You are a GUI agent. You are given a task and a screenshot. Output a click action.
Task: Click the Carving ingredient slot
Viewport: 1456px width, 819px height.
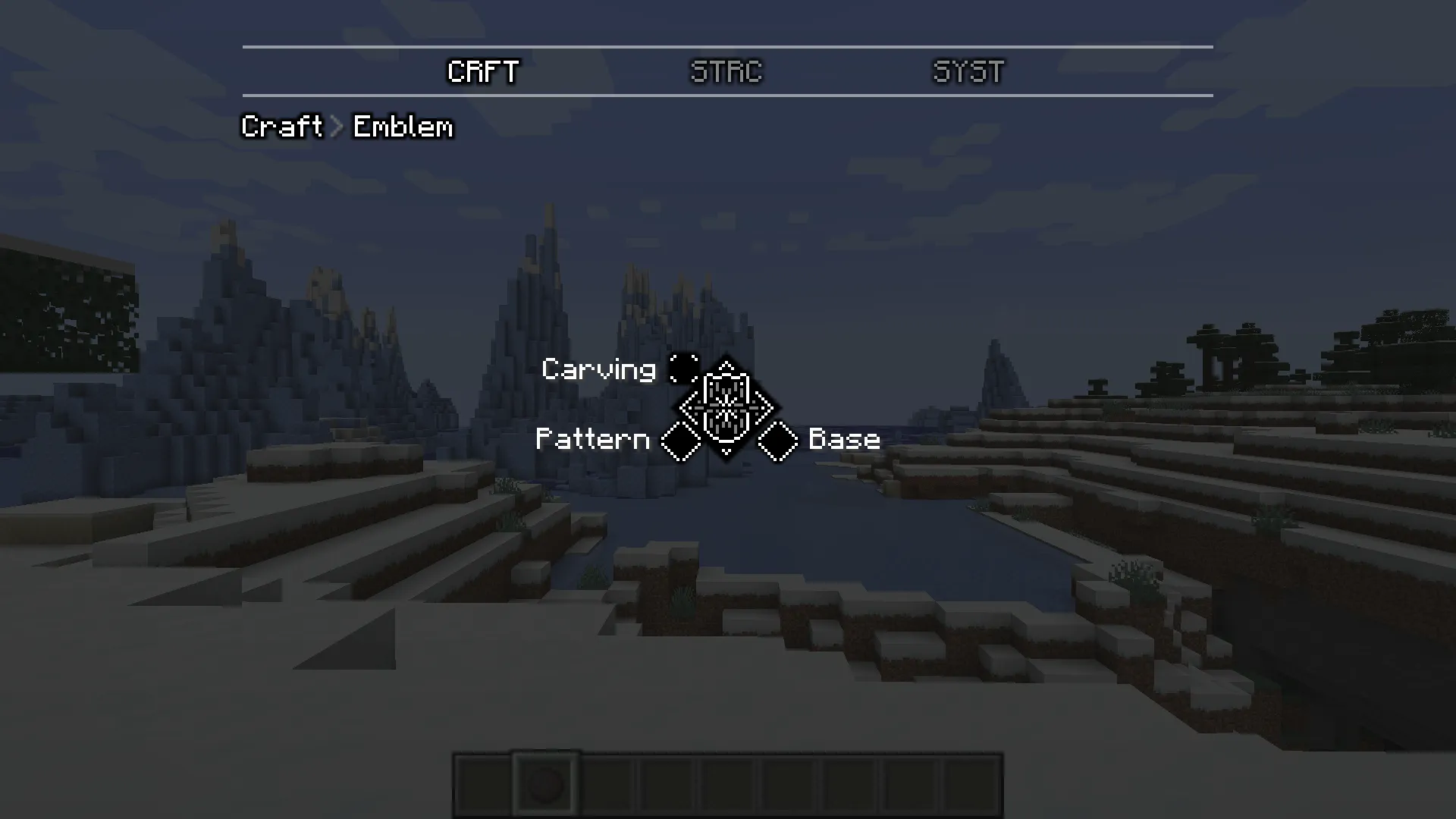pyautogui.click(x=682, y=368)
